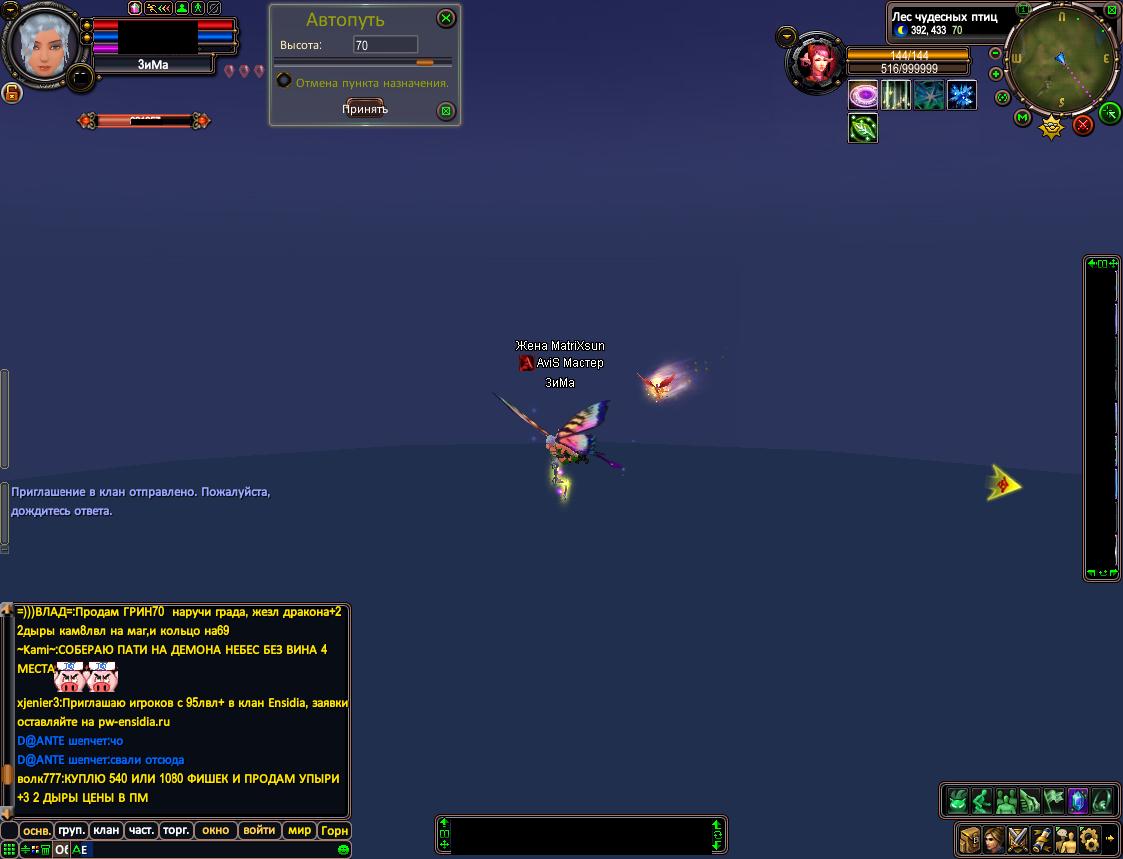Open the chat smiley emoticon picker
This screenshot has height=859, width=1123.
pyautogui.click(x=344, y=850)
